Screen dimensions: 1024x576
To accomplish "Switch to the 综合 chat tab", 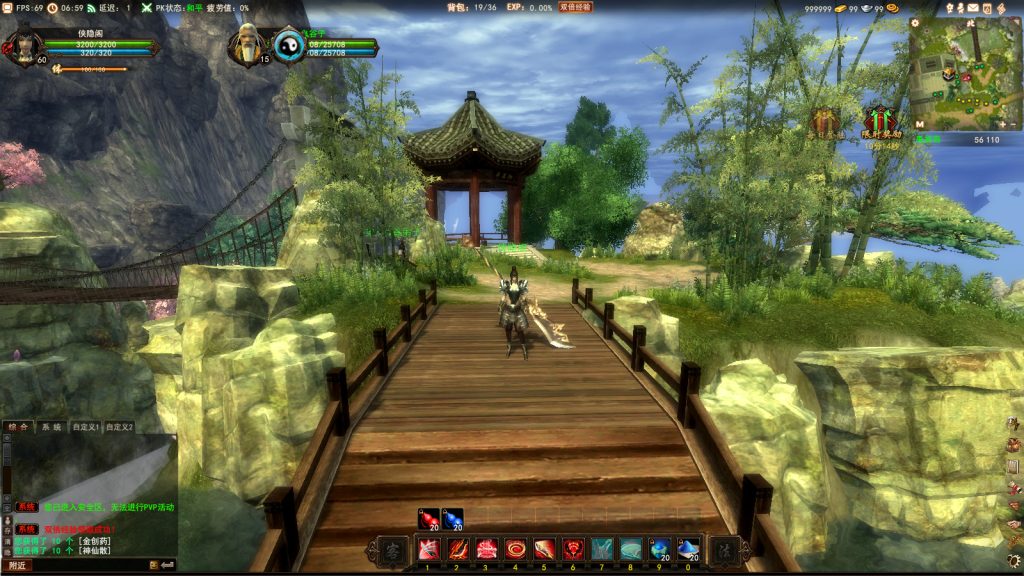I will 17,427.
